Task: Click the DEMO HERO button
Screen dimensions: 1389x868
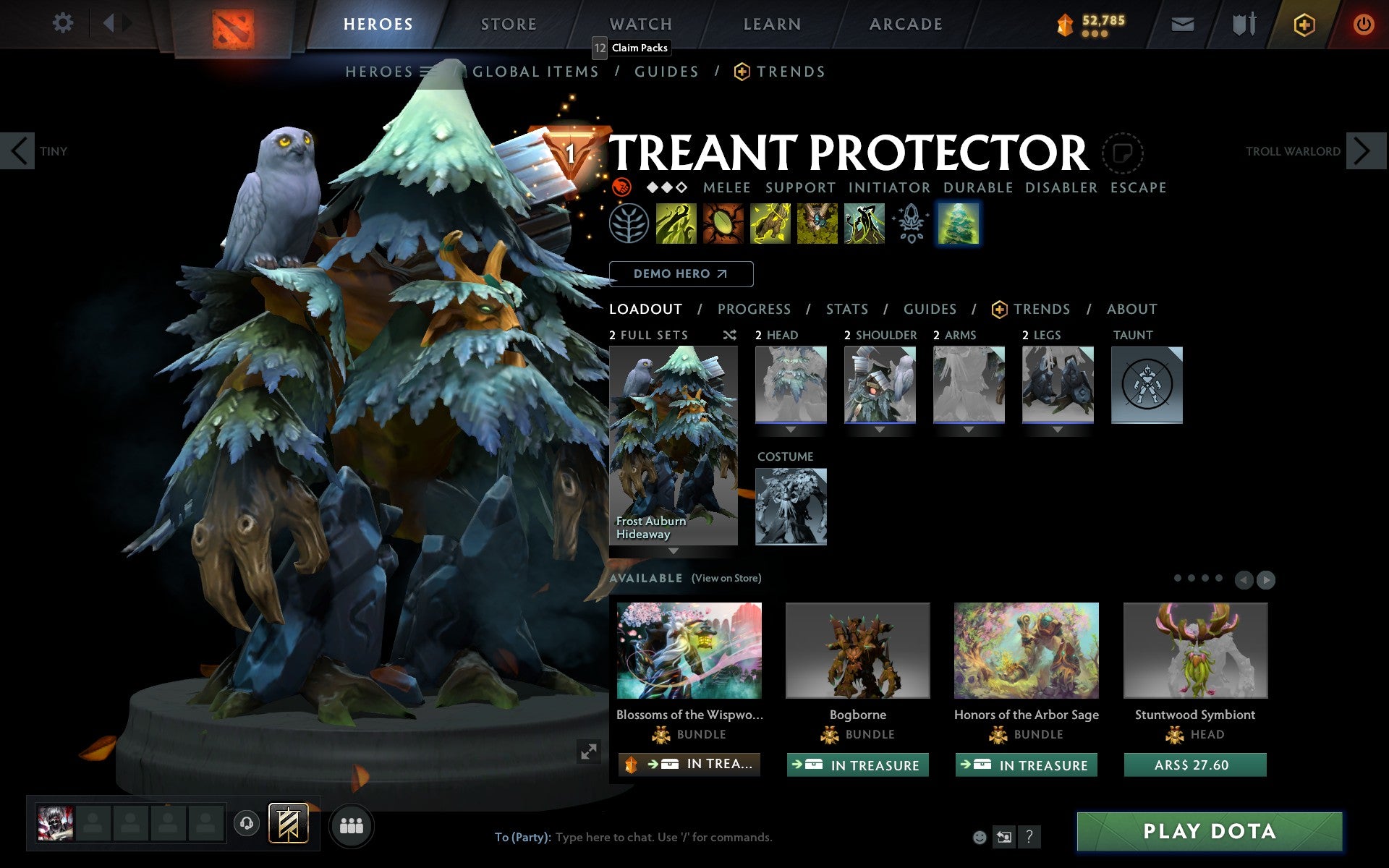Action: point(681,274)
